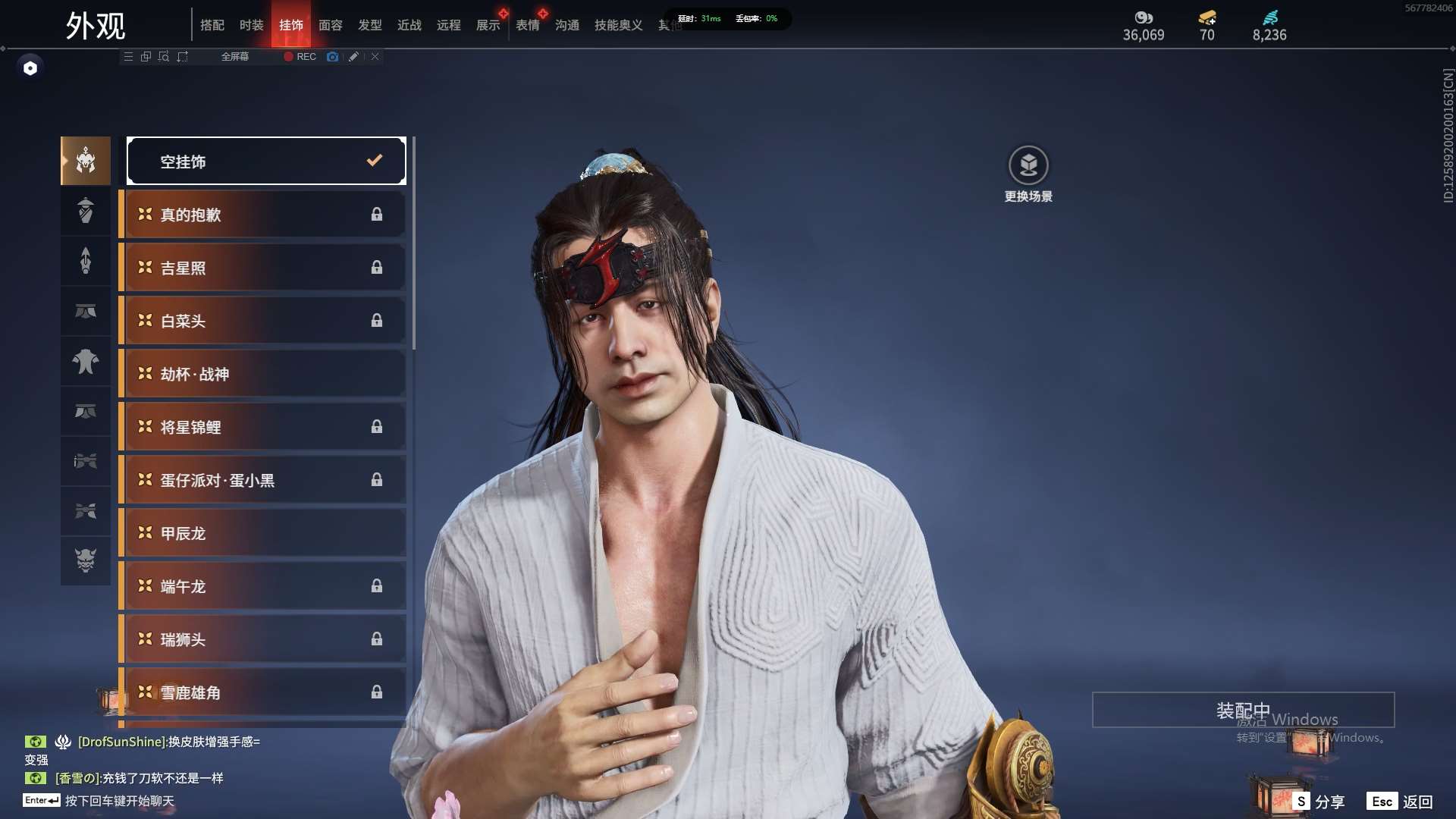Click the 更换场景 scene change button
Viewport: 1456px width, 819px height.
point(1028,174)
